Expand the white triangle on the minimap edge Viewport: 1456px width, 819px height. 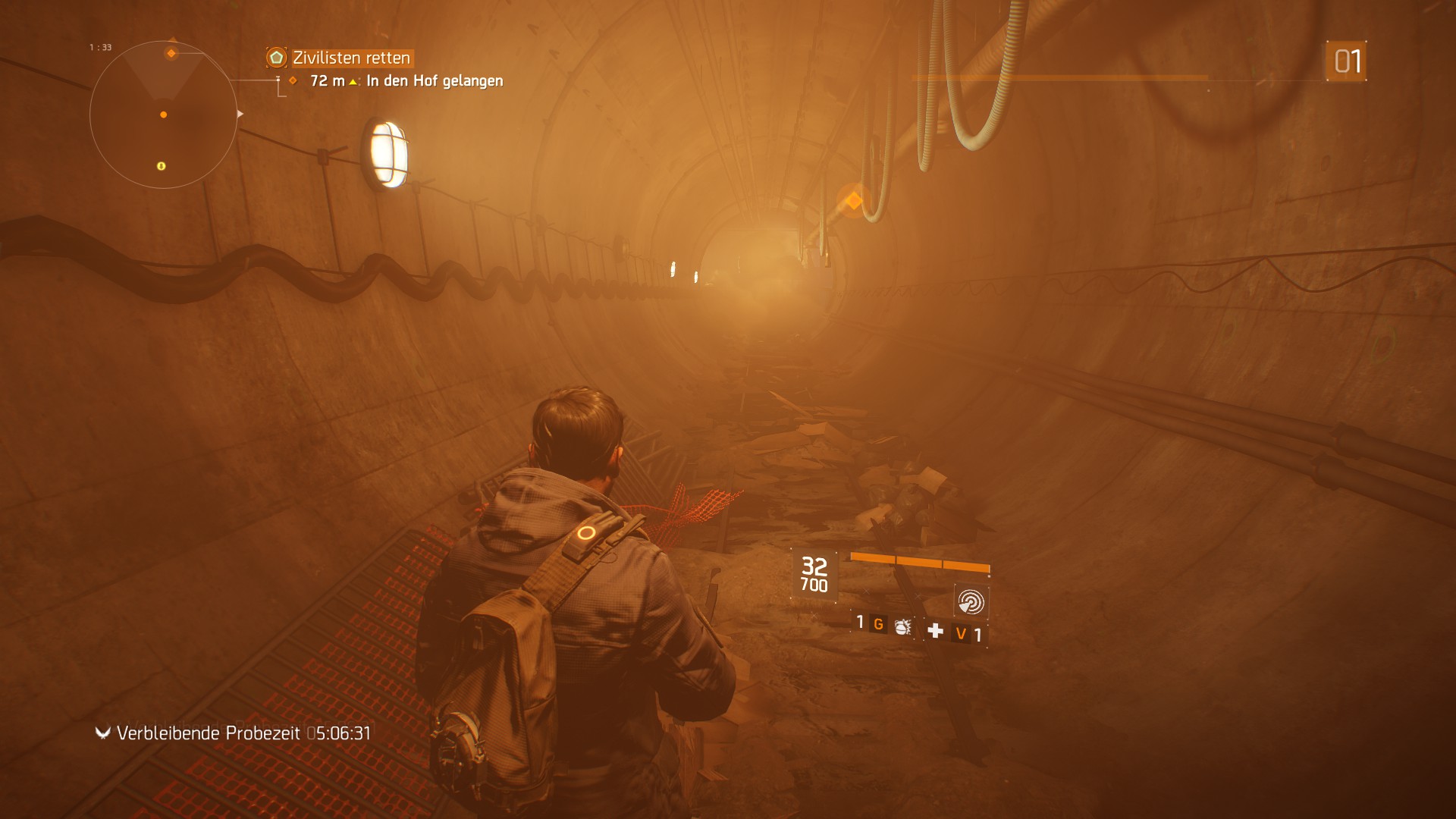240,114
